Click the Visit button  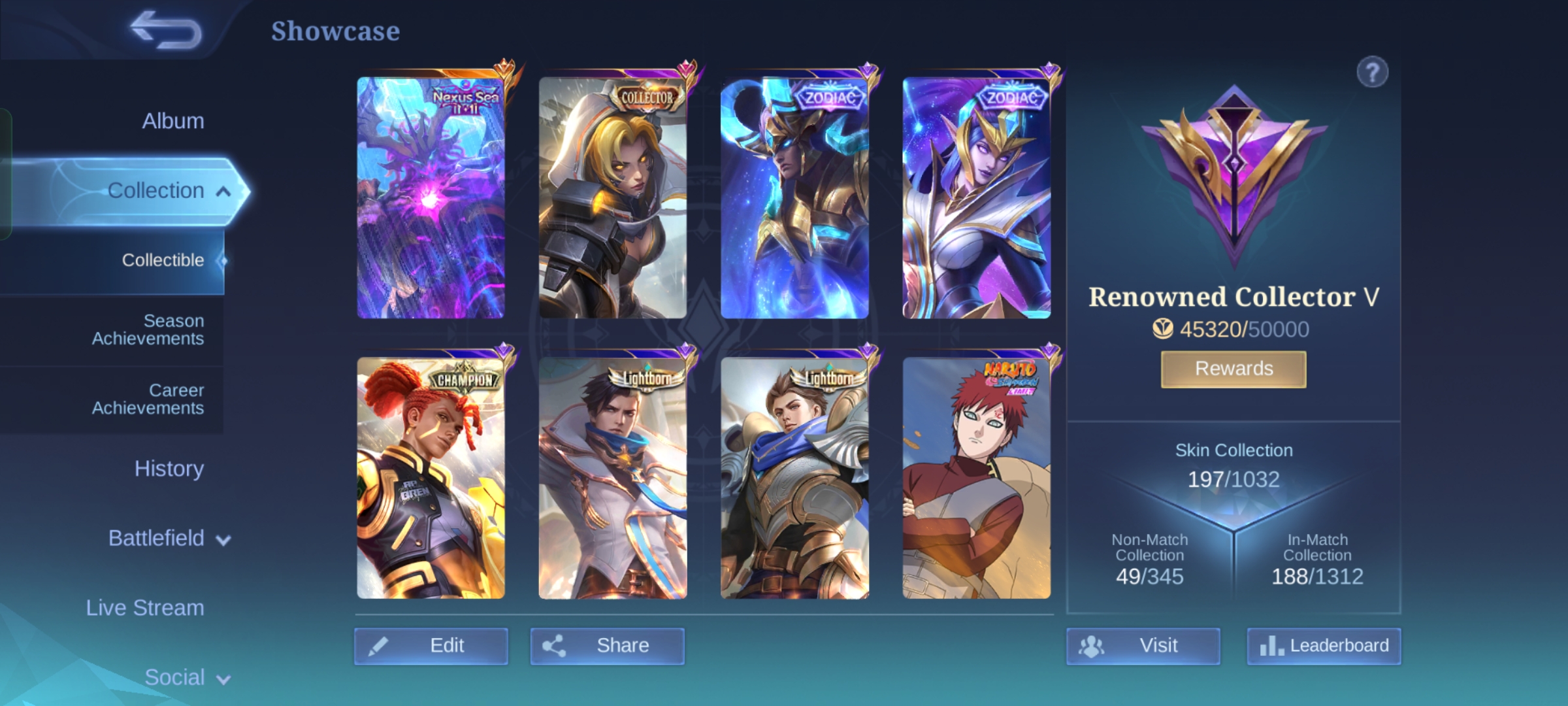click(1143, 646)
